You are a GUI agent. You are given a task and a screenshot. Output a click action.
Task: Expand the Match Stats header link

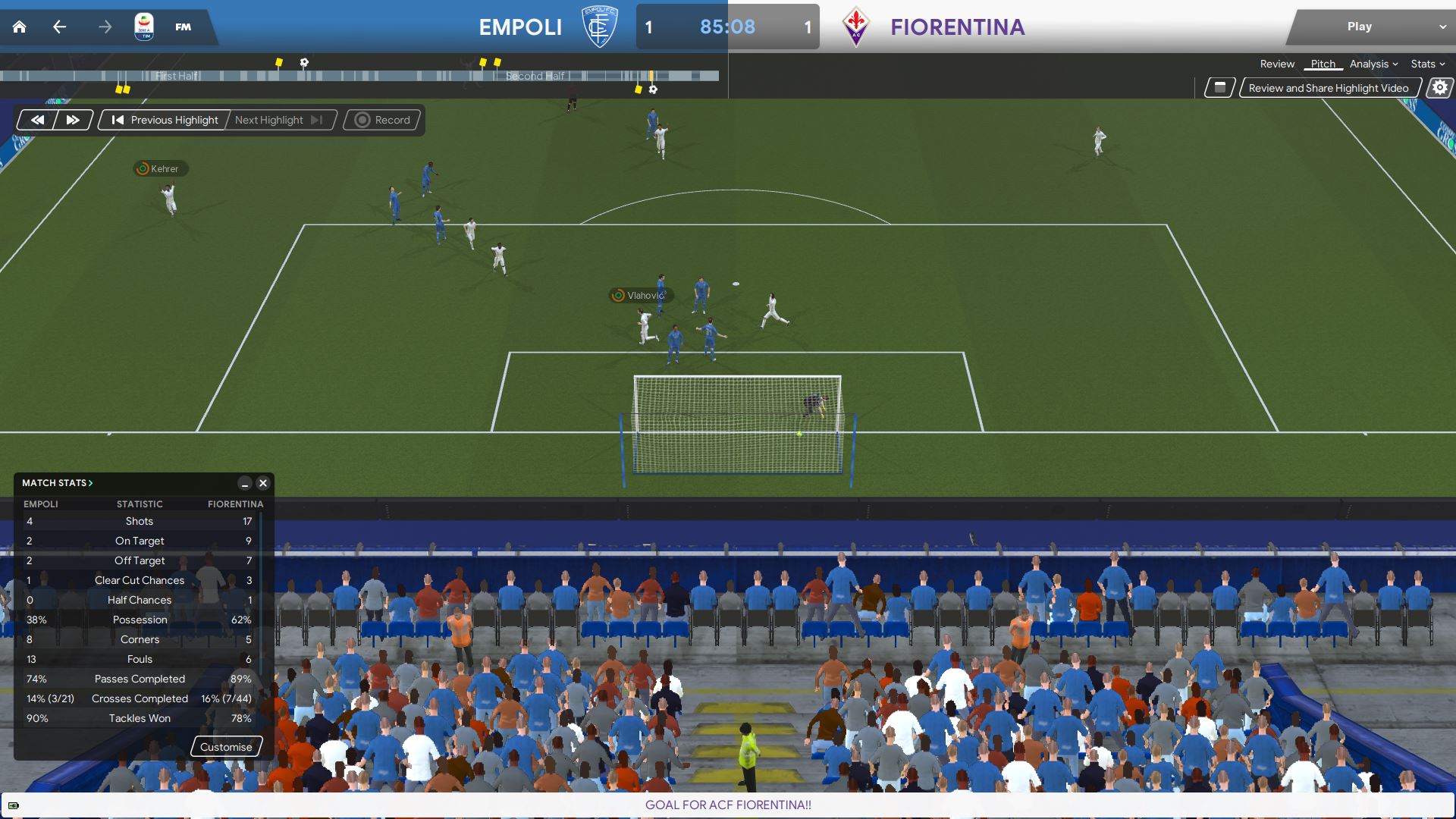58,483
